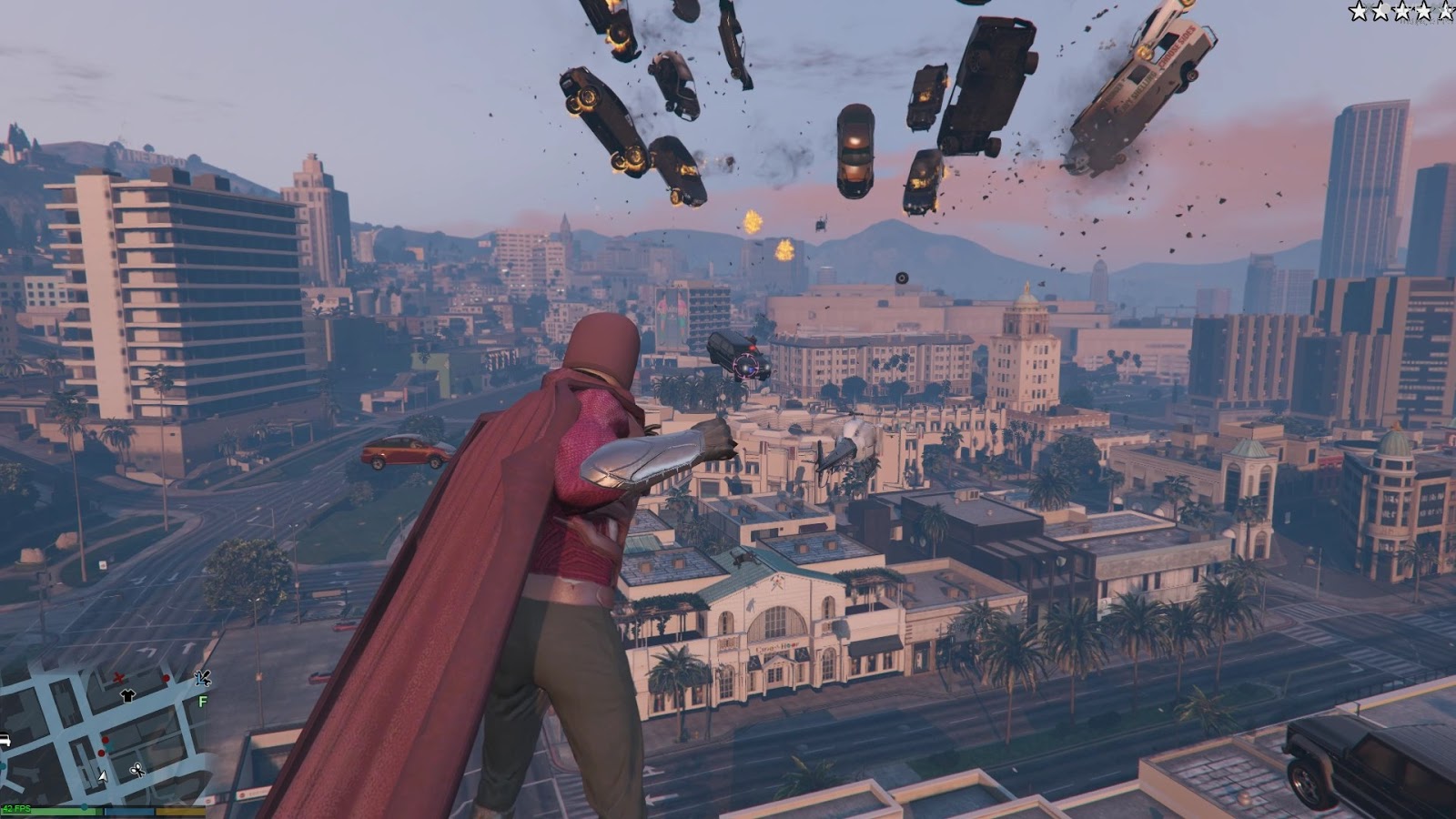Screen dimensions: 1456x819
Task: Click the helicopter flying near the mountains
Action: (822, 227)
